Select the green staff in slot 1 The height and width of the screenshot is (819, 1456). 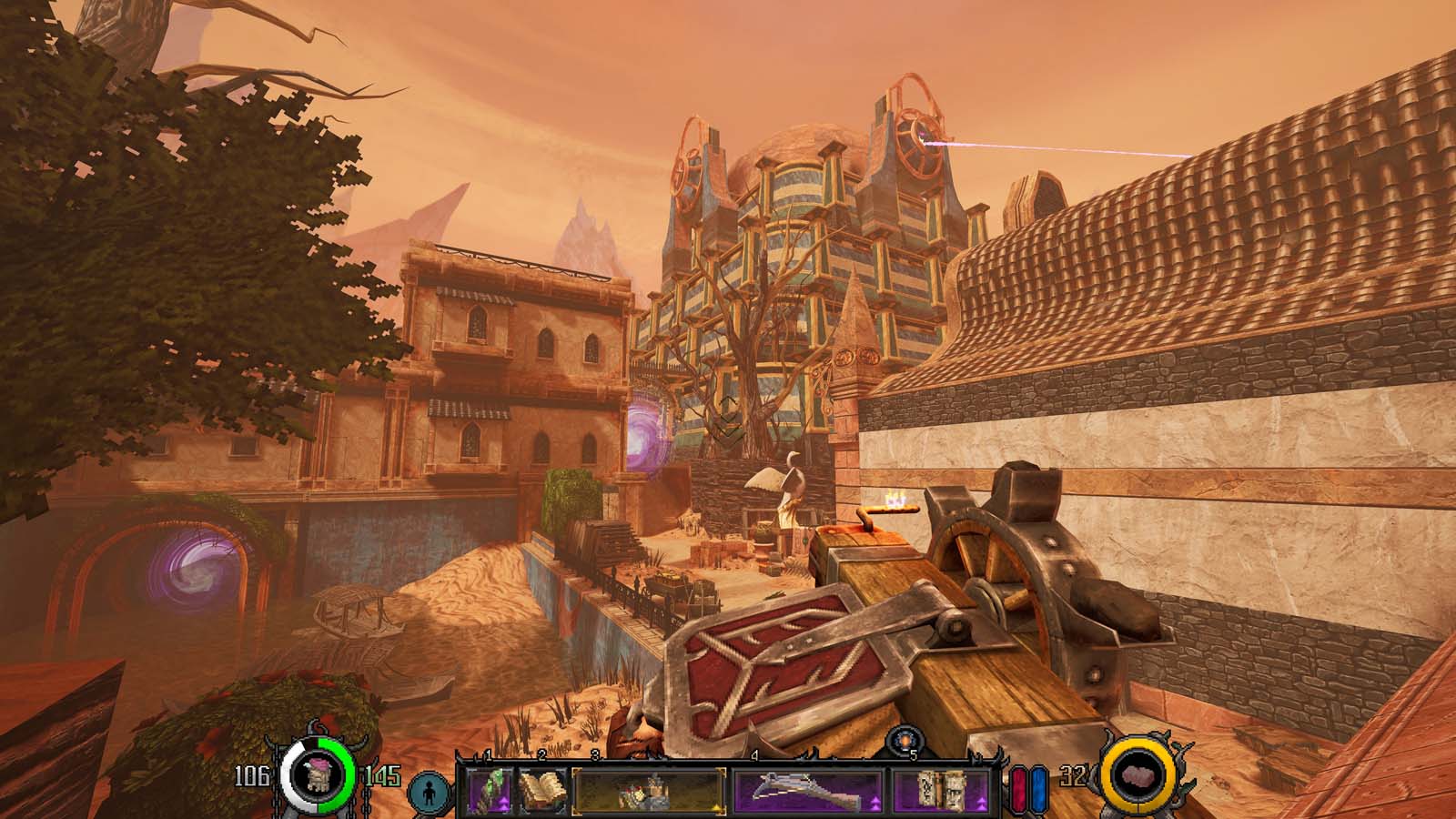pos(491,790)
